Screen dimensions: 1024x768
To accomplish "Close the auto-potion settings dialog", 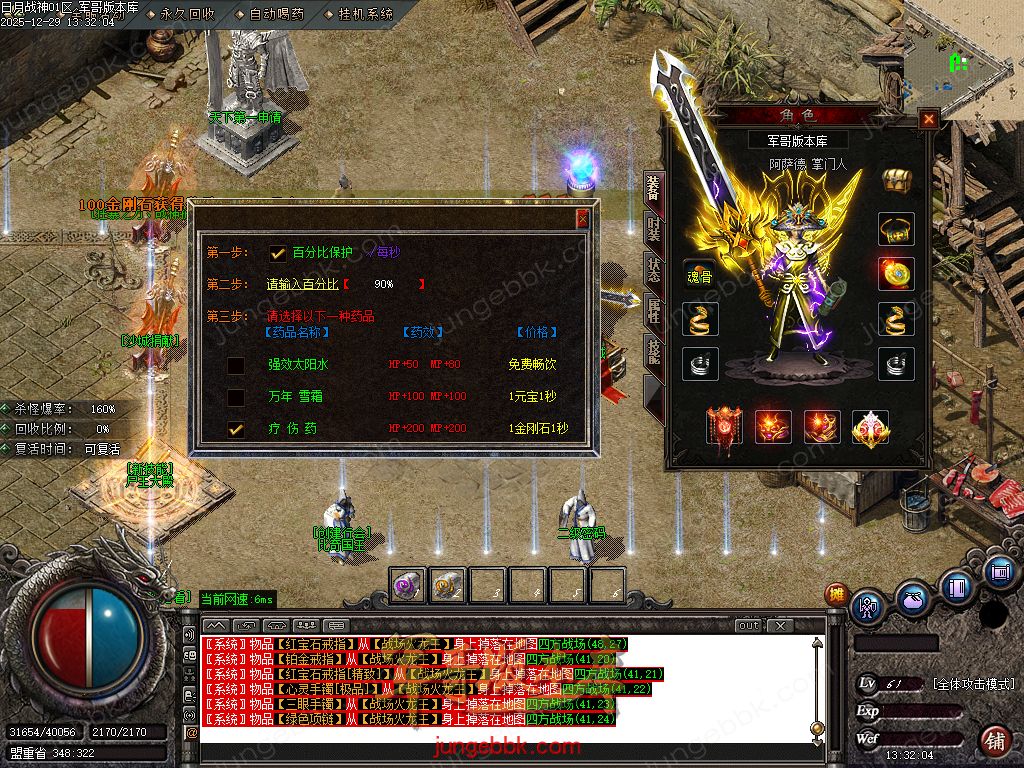I will pos(583,218).
